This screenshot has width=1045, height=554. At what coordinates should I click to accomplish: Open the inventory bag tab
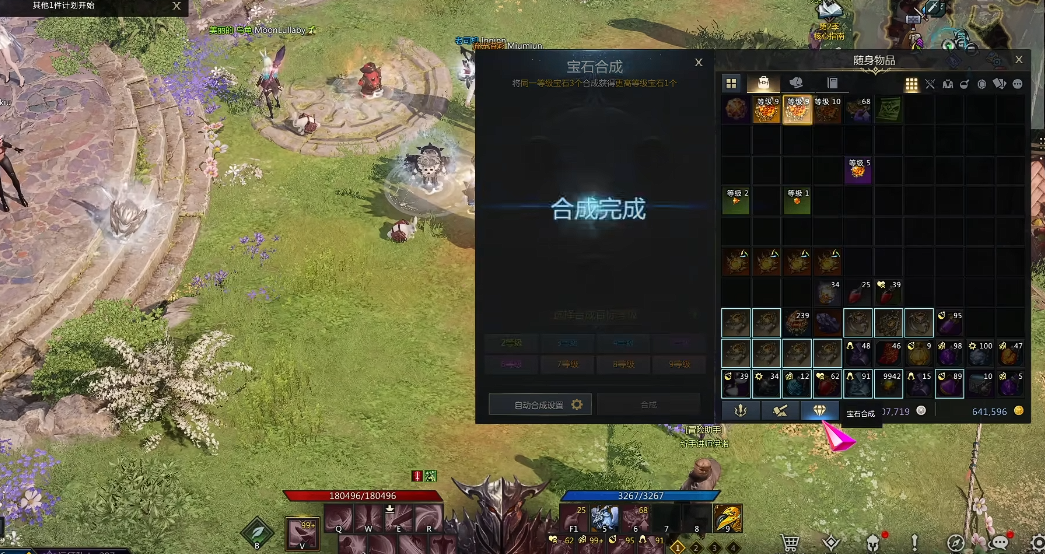pos(764,83)
